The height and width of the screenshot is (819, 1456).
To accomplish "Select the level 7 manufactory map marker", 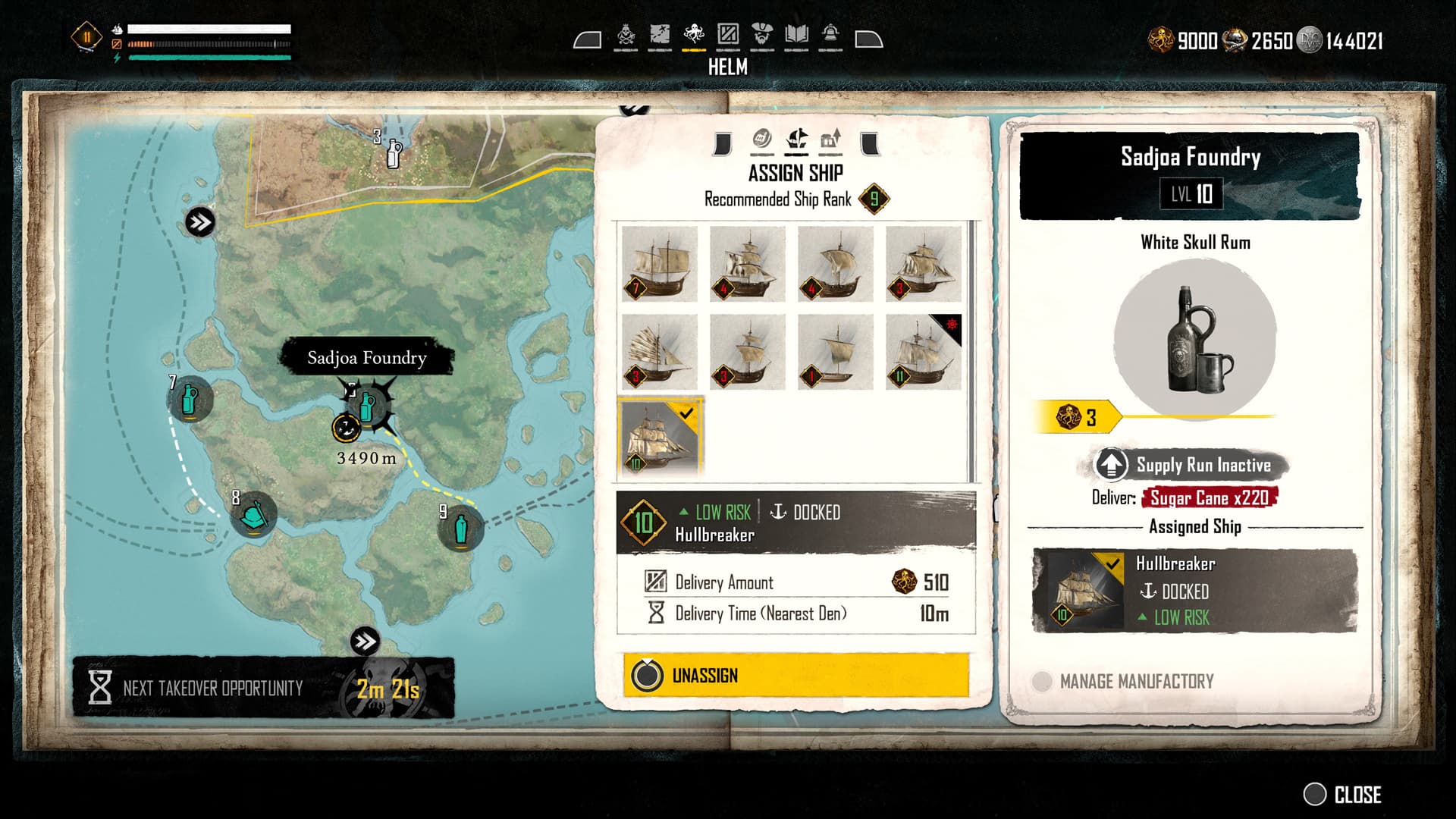I will tap(190, 400).
